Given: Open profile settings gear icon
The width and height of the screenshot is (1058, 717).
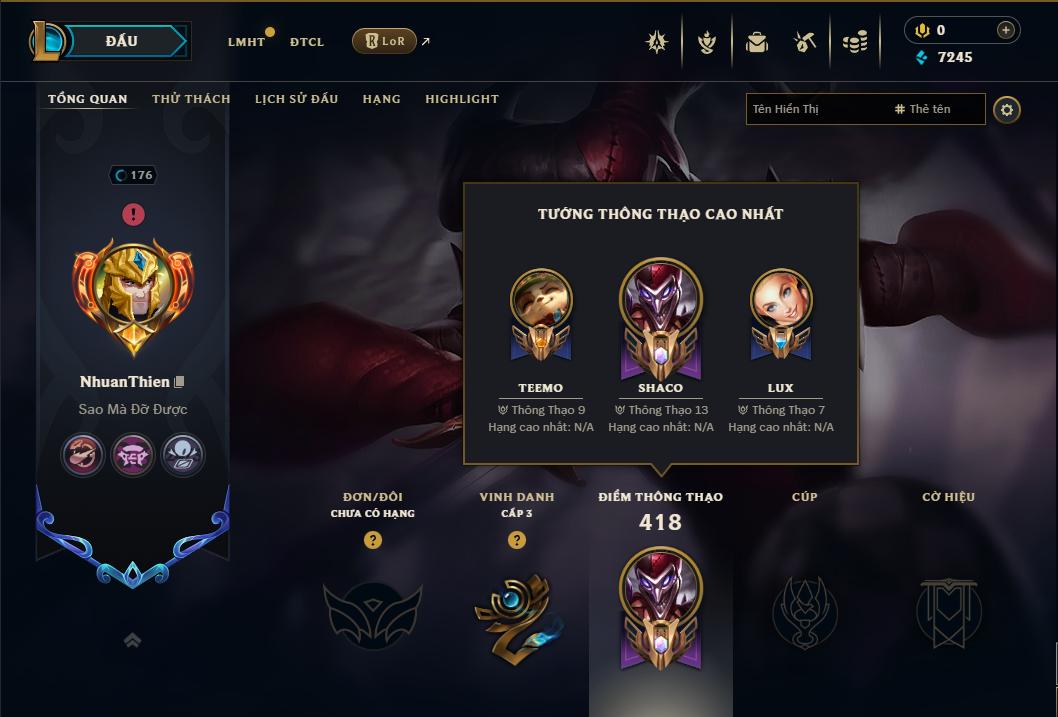Looking at the screenshot, I should click(x=1007, y=109).
